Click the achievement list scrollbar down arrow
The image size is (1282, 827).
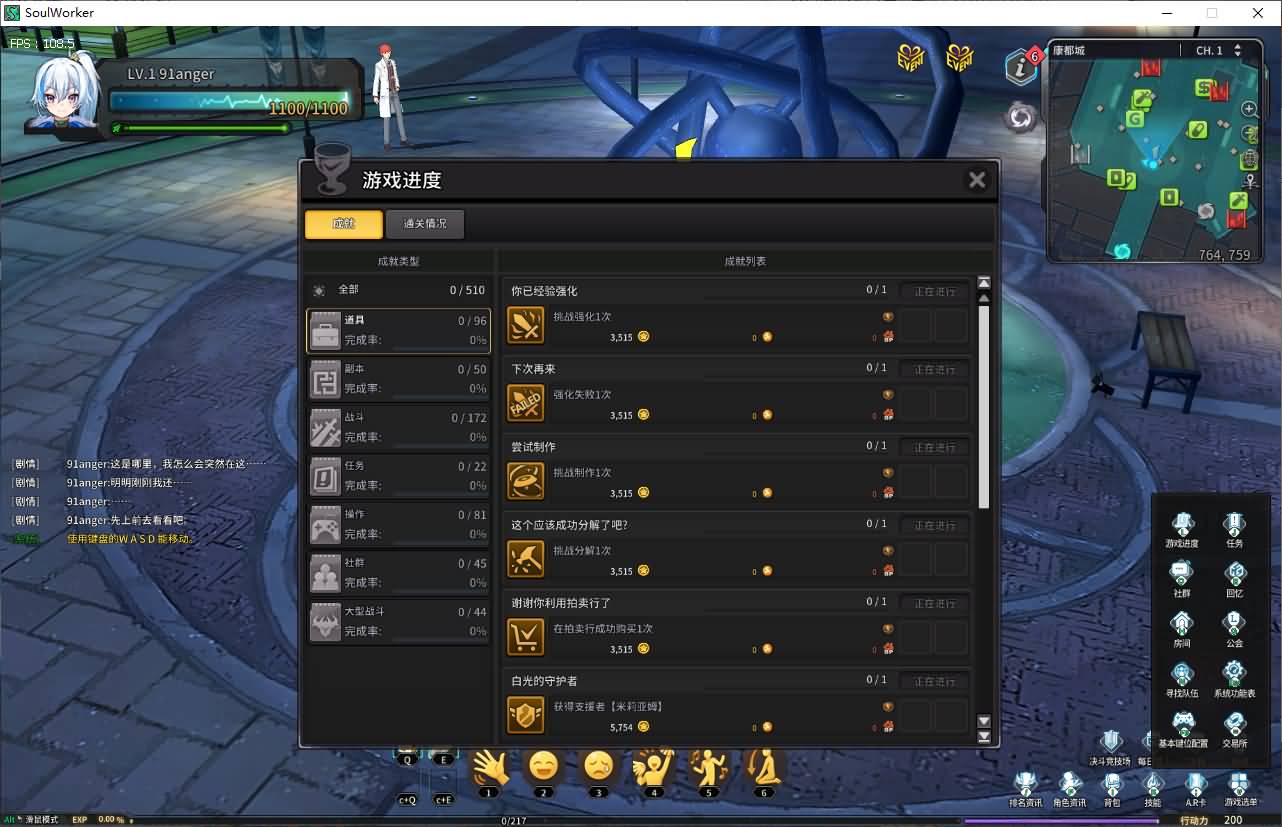[983, 720]
